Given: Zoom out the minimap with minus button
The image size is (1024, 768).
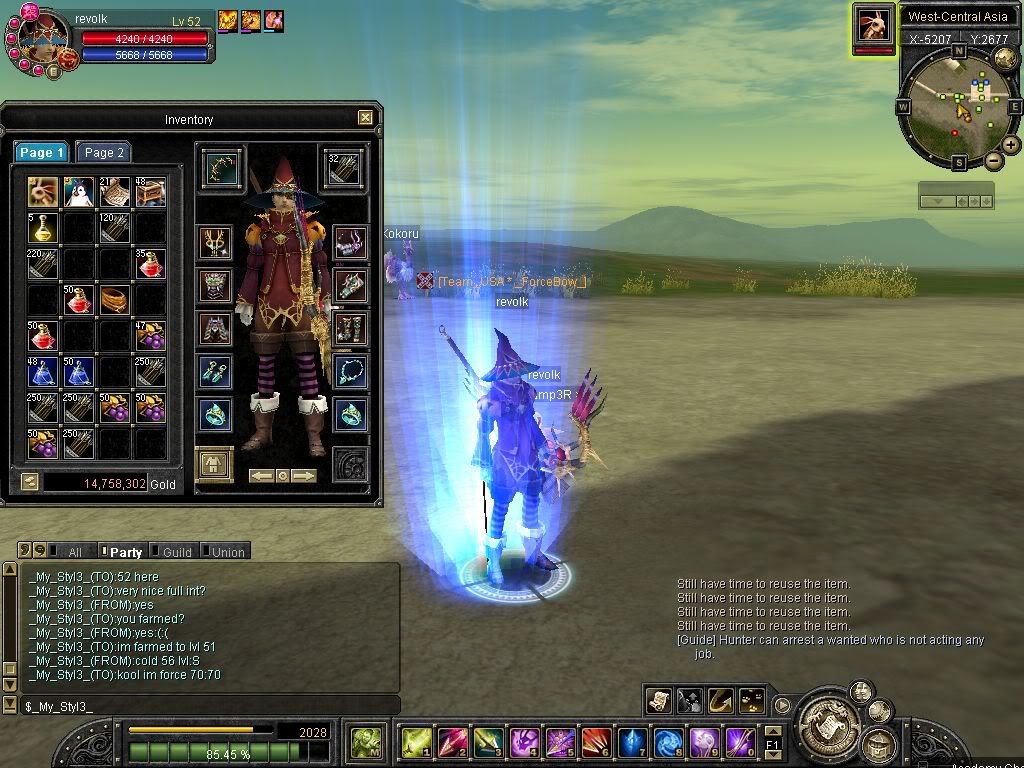Looking at the screenshot, I should click(993, 160).
